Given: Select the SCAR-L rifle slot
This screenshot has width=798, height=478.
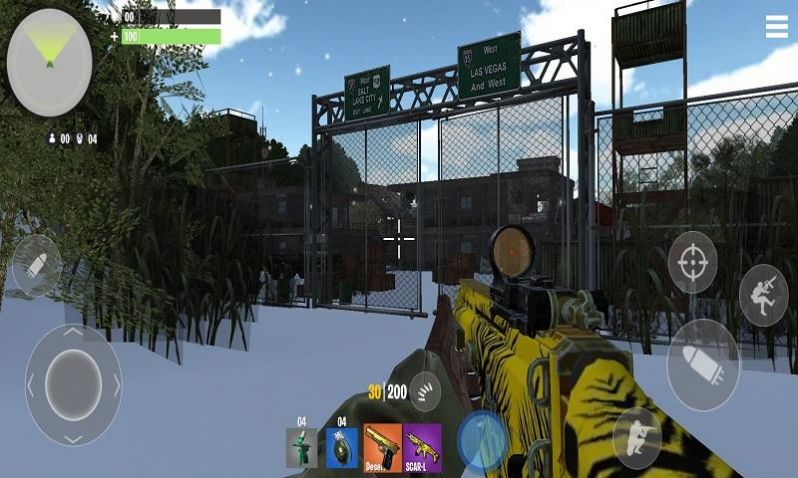Looking at the screenshot, I should [422, 447].
